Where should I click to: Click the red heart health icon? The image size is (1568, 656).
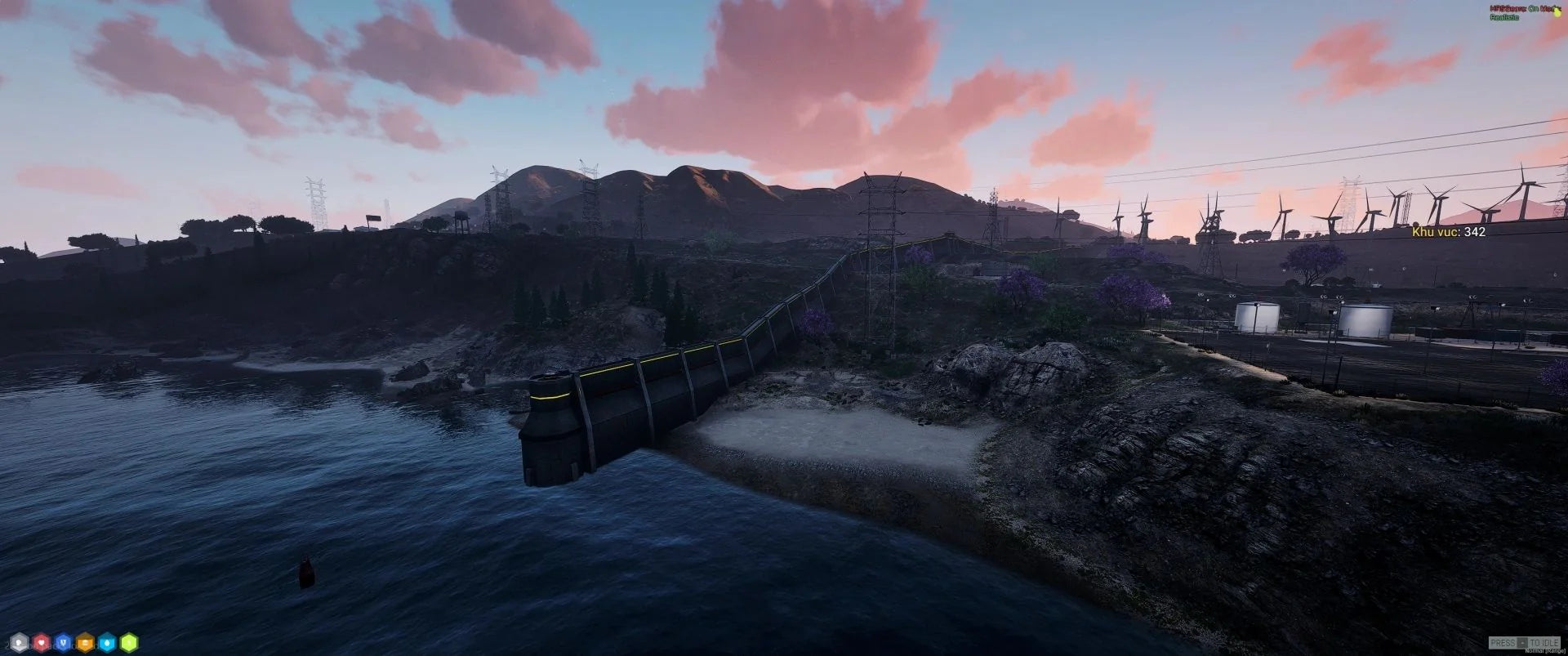tap(41, 643)
